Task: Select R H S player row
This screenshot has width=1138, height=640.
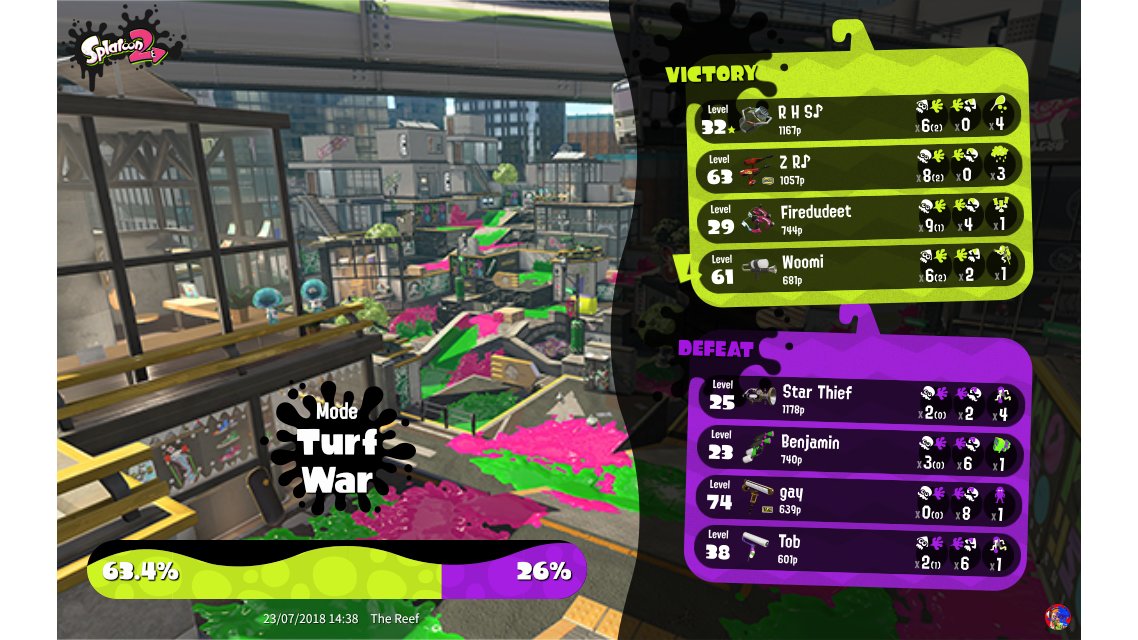Action: coord(858,115)
